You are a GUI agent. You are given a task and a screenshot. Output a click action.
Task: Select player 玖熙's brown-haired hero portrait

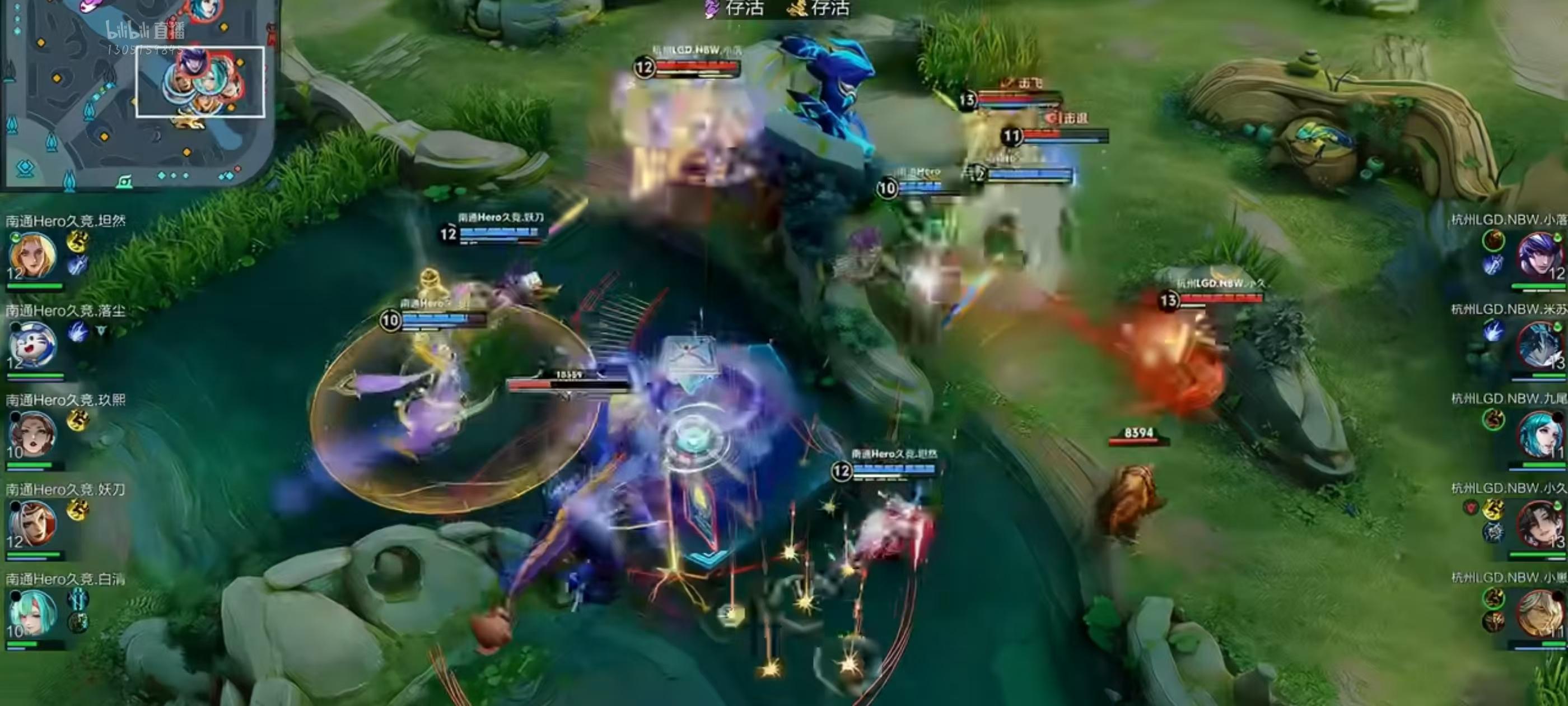pyautogui.click(x=32, y=434)
